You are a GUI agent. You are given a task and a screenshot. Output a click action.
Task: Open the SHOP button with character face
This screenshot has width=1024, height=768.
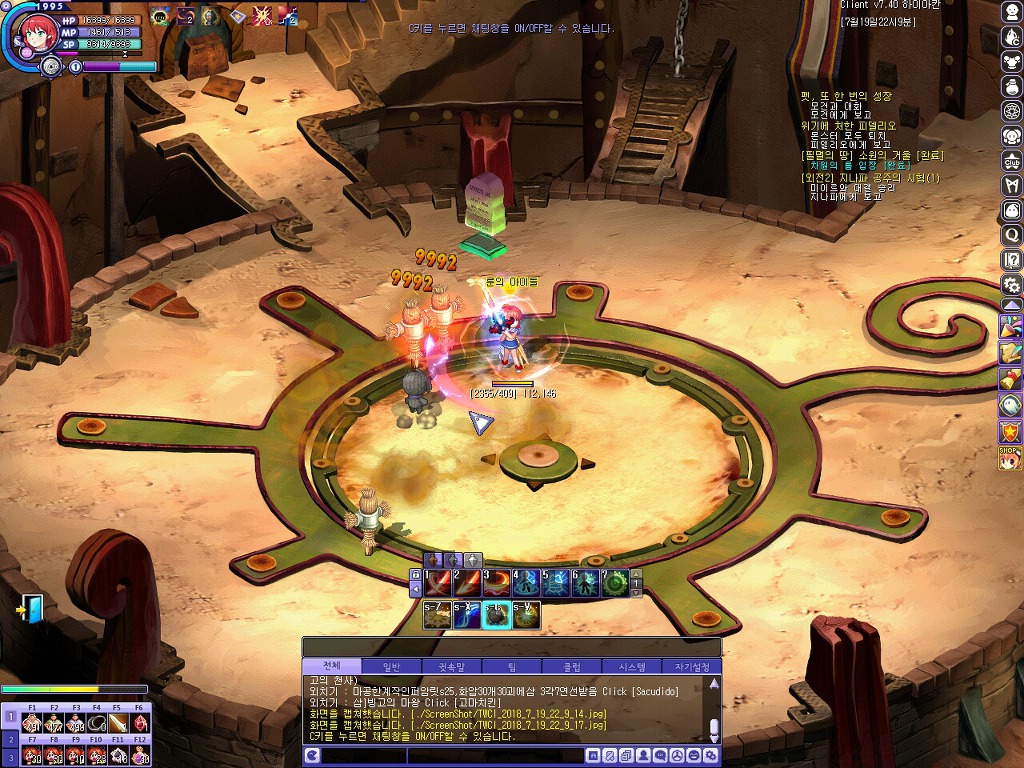1010,457
